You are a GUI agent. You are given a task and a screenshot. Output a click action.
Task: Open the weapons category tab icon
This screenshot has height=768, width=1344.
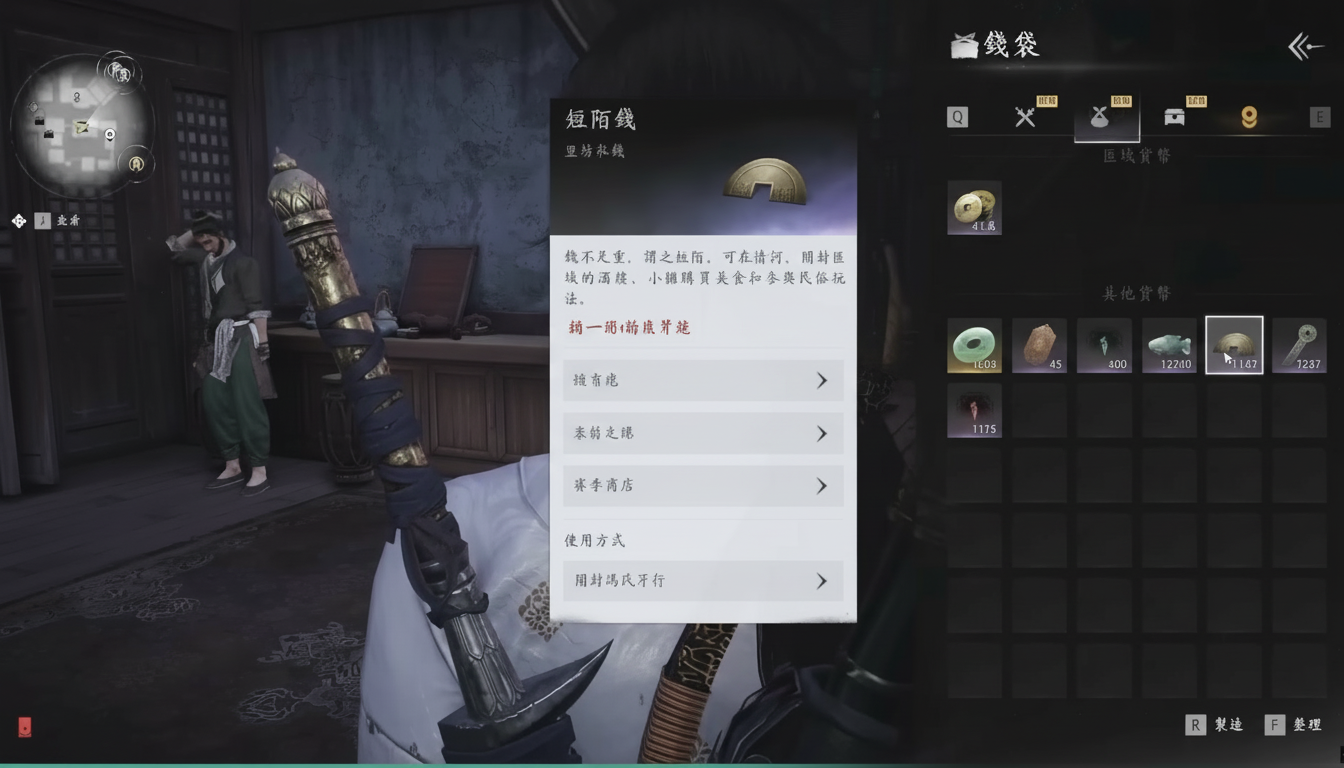(1024, 116)
